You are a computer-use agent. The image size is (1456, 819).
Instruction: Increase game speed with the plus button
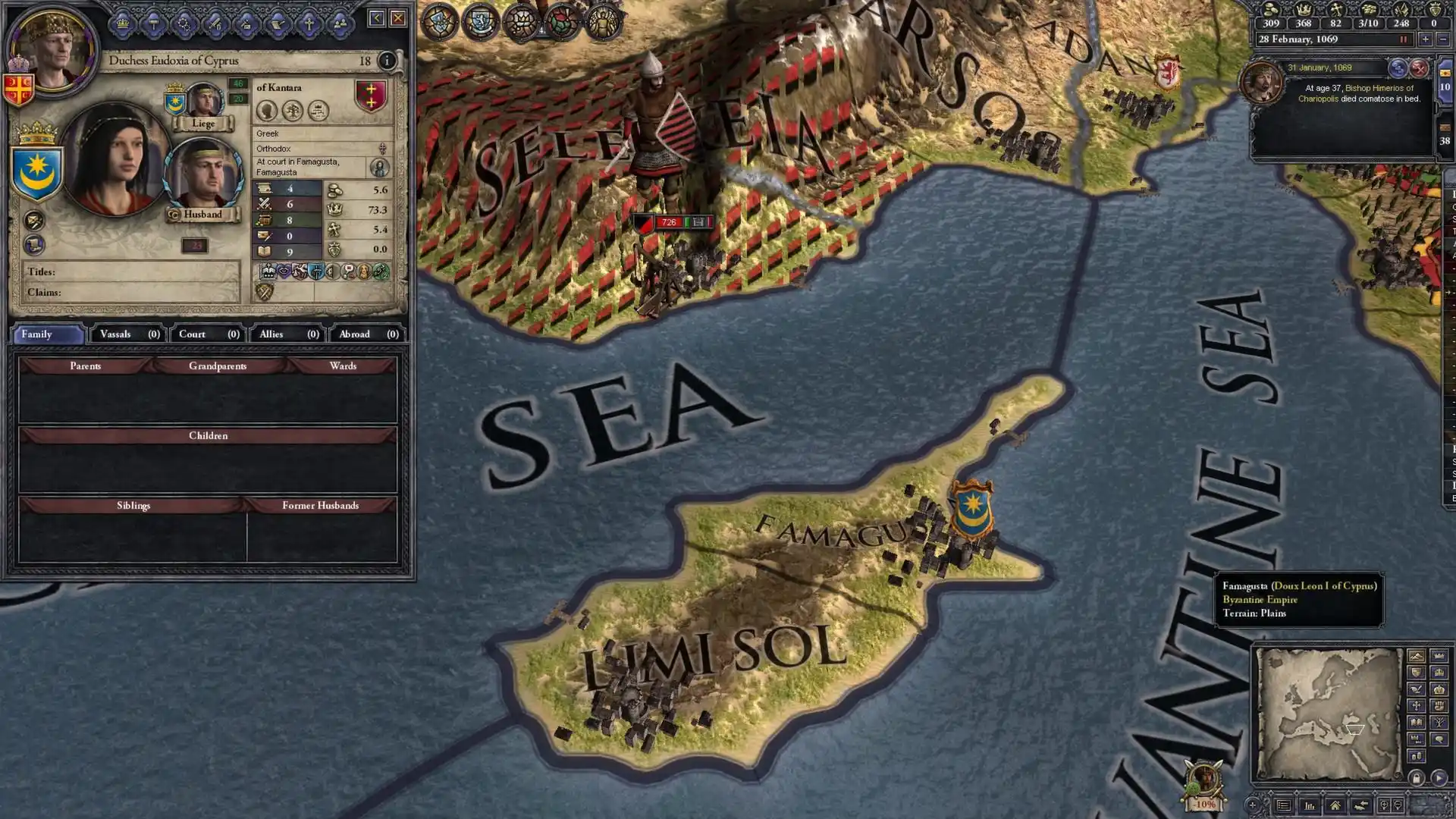pos(1425,39)
